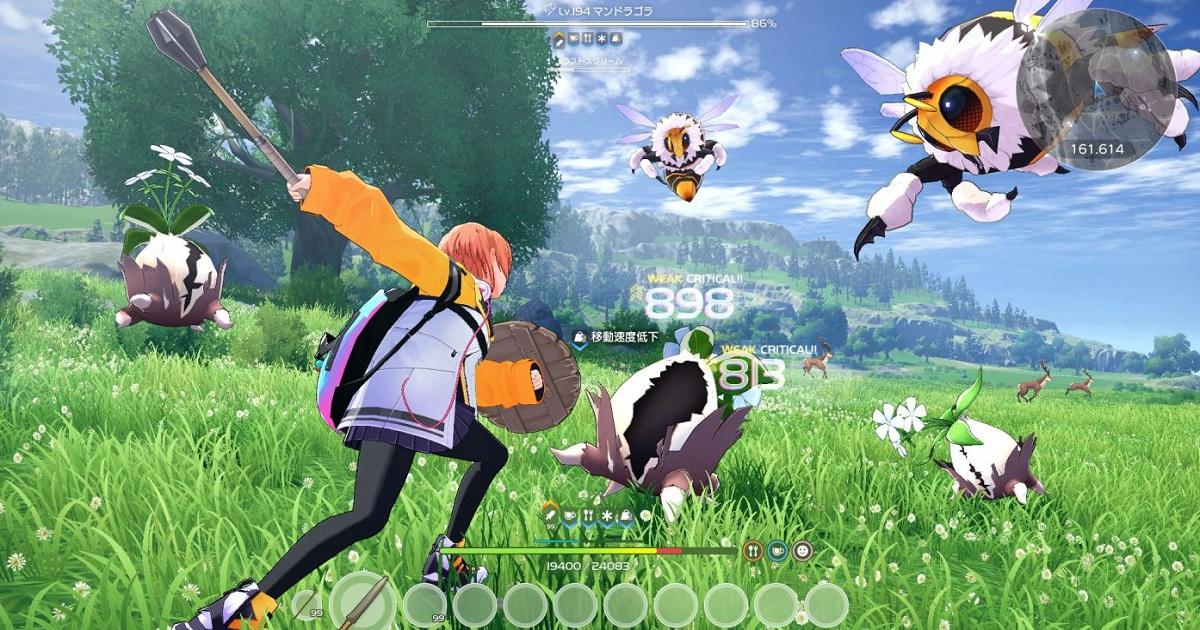Screen dimensions: 1200x630
Task: Open the round smiley face mood icon
Action: click(x=802, y=550)
